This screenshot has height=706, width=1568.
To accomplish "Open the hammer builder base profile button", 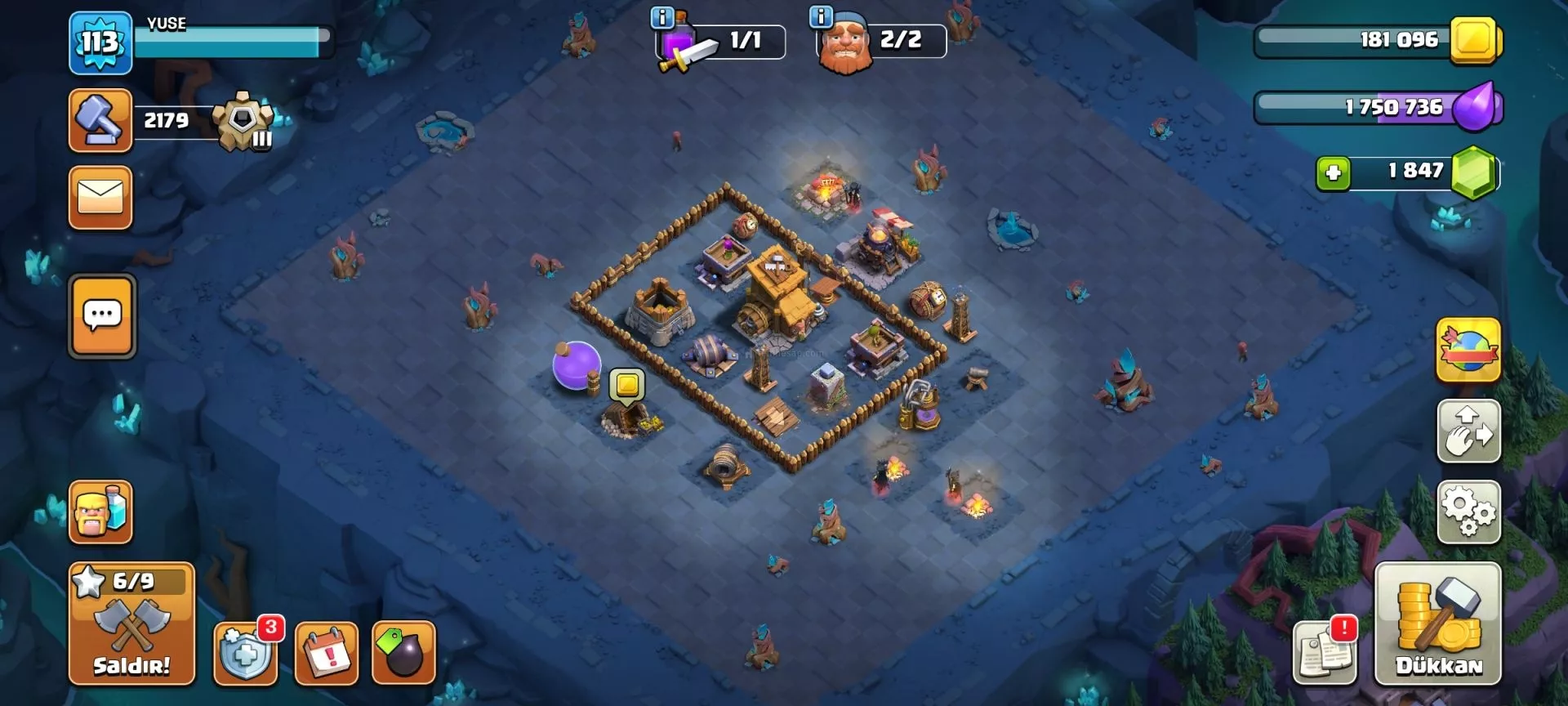I will (x=100, y=121).
